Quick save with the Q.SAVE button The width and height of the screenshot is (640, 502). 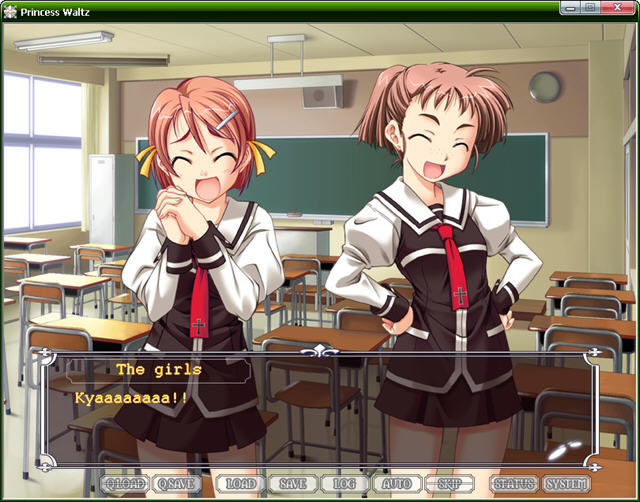(177, 484)
